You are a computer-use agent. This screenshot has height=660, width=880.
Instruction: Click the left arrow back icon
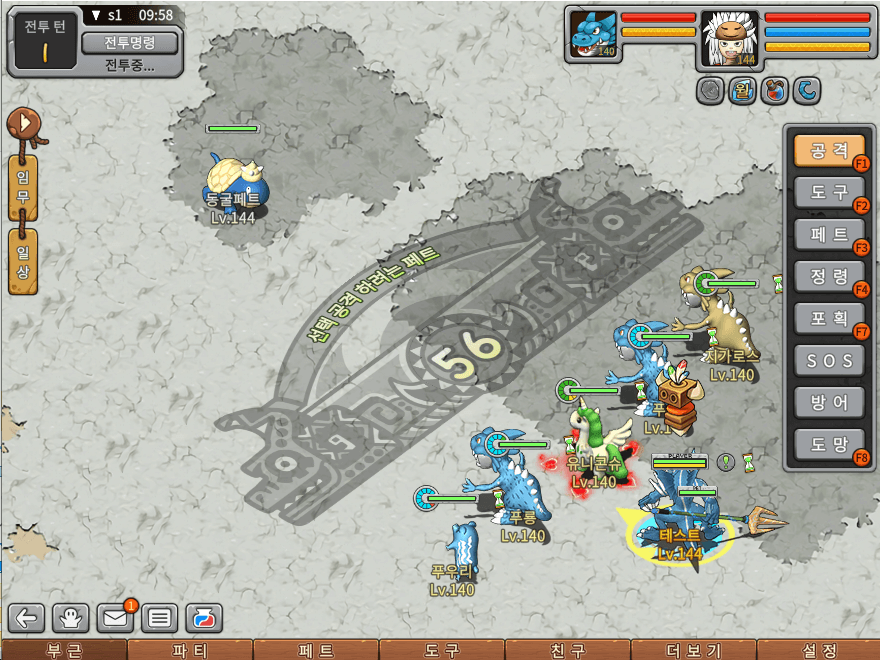[x=27, y=618]
